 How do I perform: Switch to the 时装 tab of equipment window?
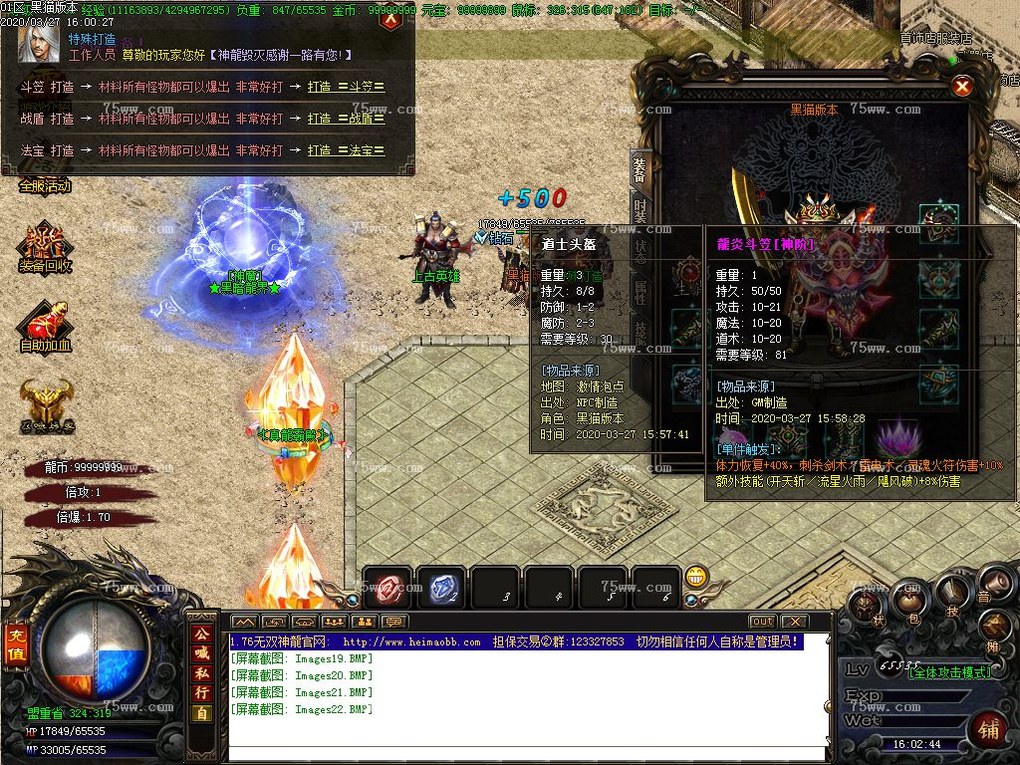pos(640,209)
